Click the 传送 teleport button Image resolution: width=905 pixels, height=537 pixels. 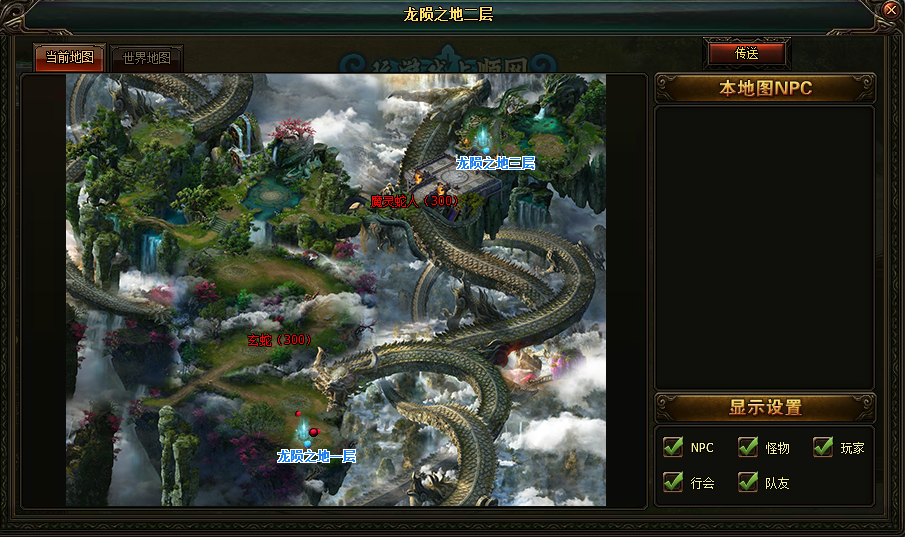coord(746,53)
